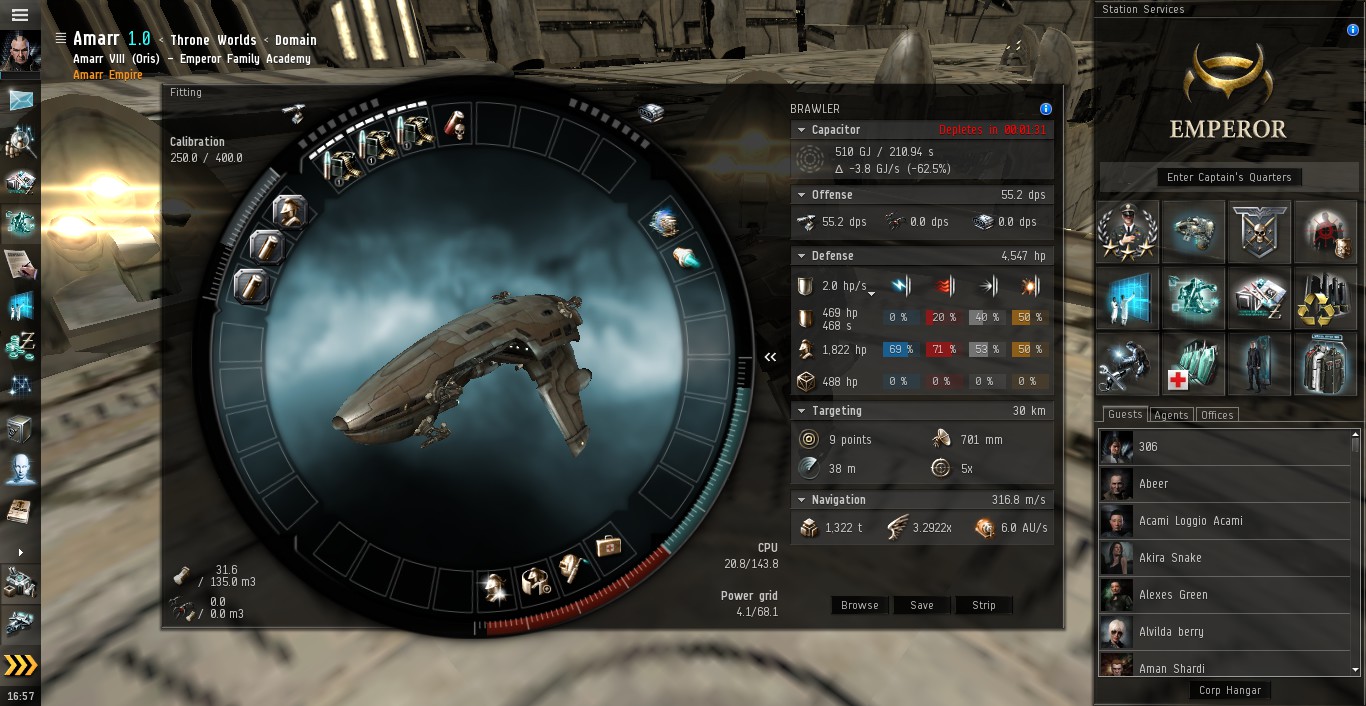The image size is (1366, 706).
Task: Save the current ship fitting
Action: pyautogui.click(x=922, y=605)
